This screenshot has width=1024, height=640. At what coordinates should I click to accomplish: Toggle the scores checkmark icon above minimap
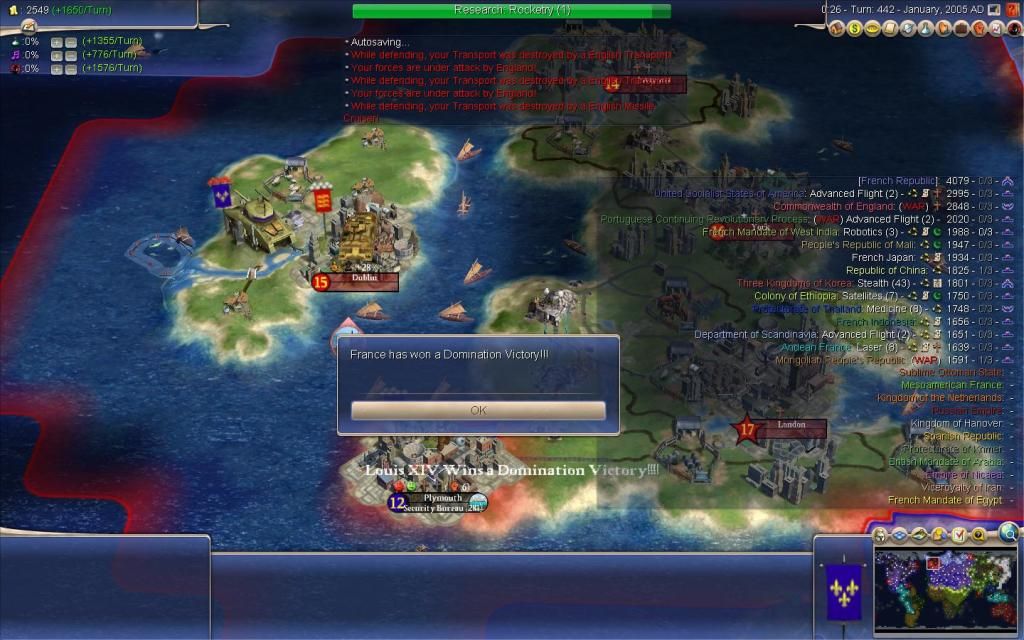959,535
